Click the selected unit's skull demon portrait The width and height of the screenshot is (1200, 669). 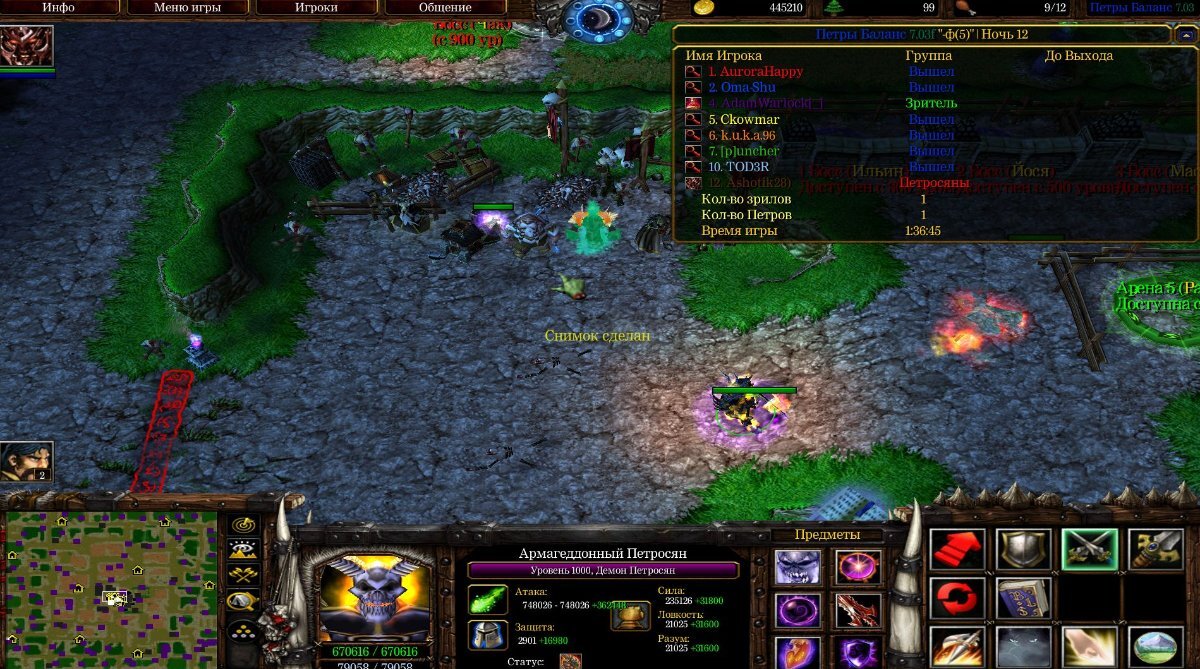click(373, 592)
